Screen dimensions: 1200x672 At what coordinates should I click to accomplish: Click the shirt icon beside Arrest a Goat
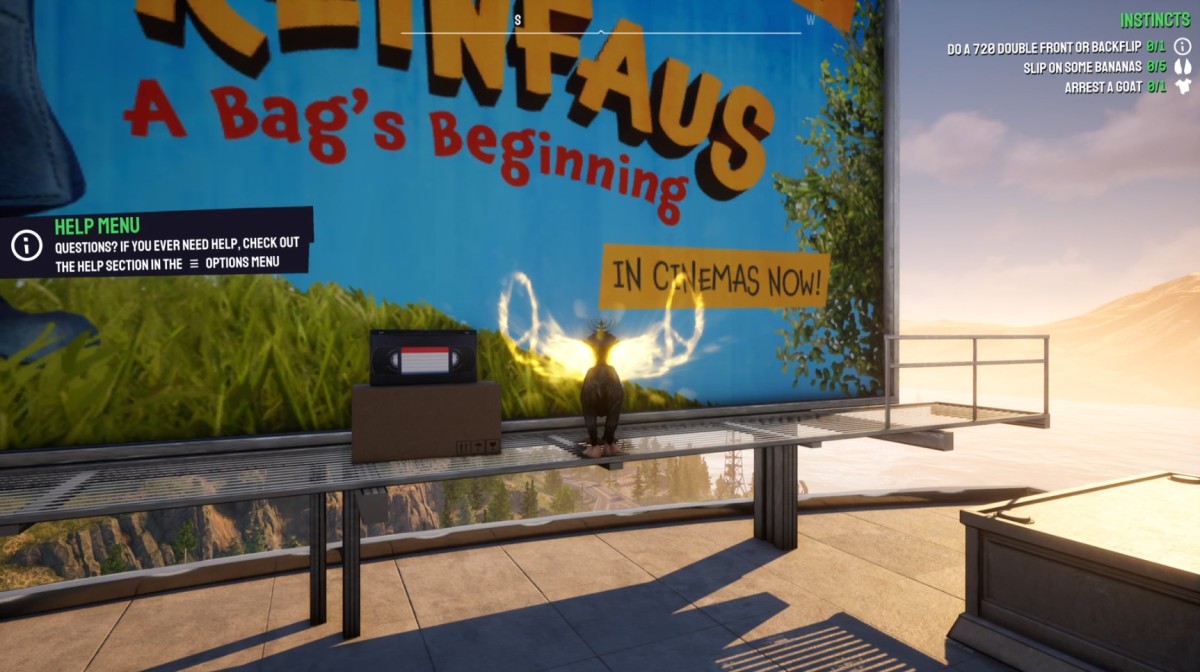(1184, 87)
